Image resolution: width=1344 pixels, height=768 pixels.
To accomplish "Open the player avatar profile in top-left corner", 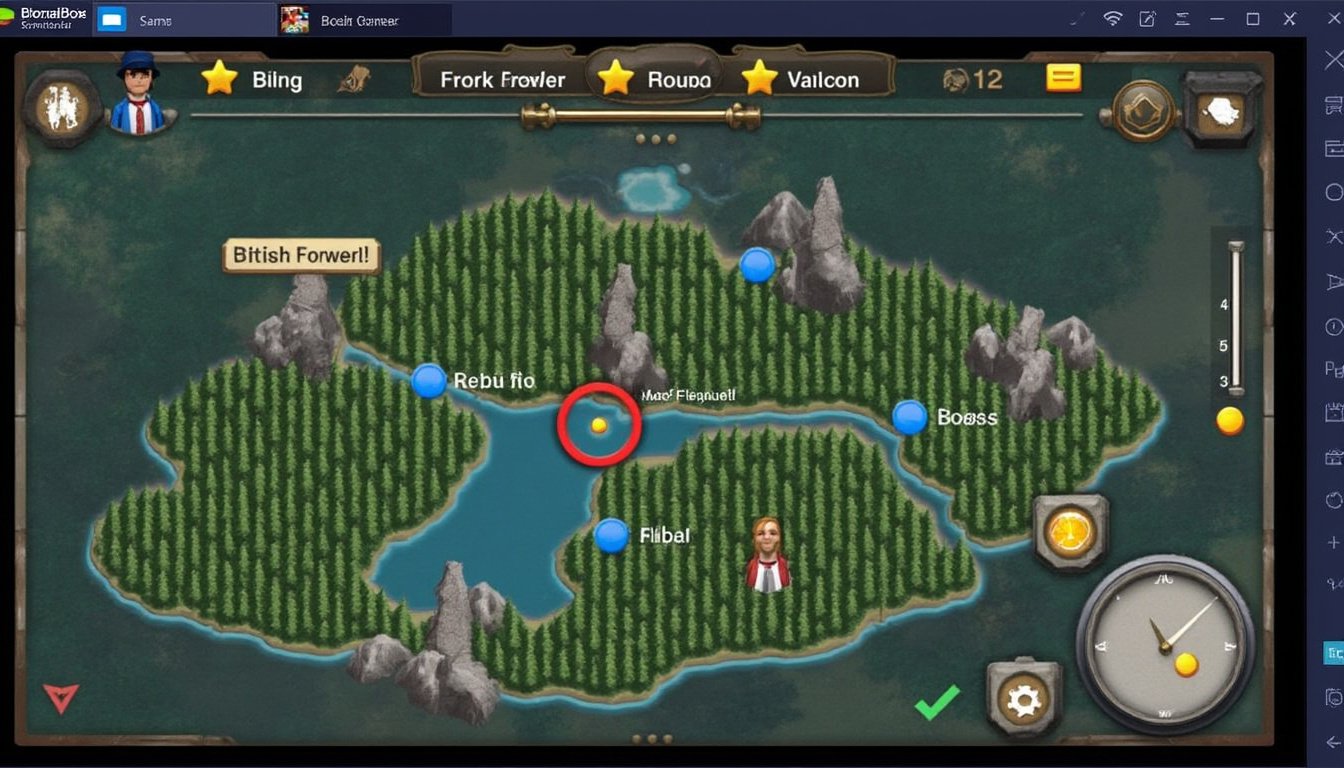I will click(137, 103).
